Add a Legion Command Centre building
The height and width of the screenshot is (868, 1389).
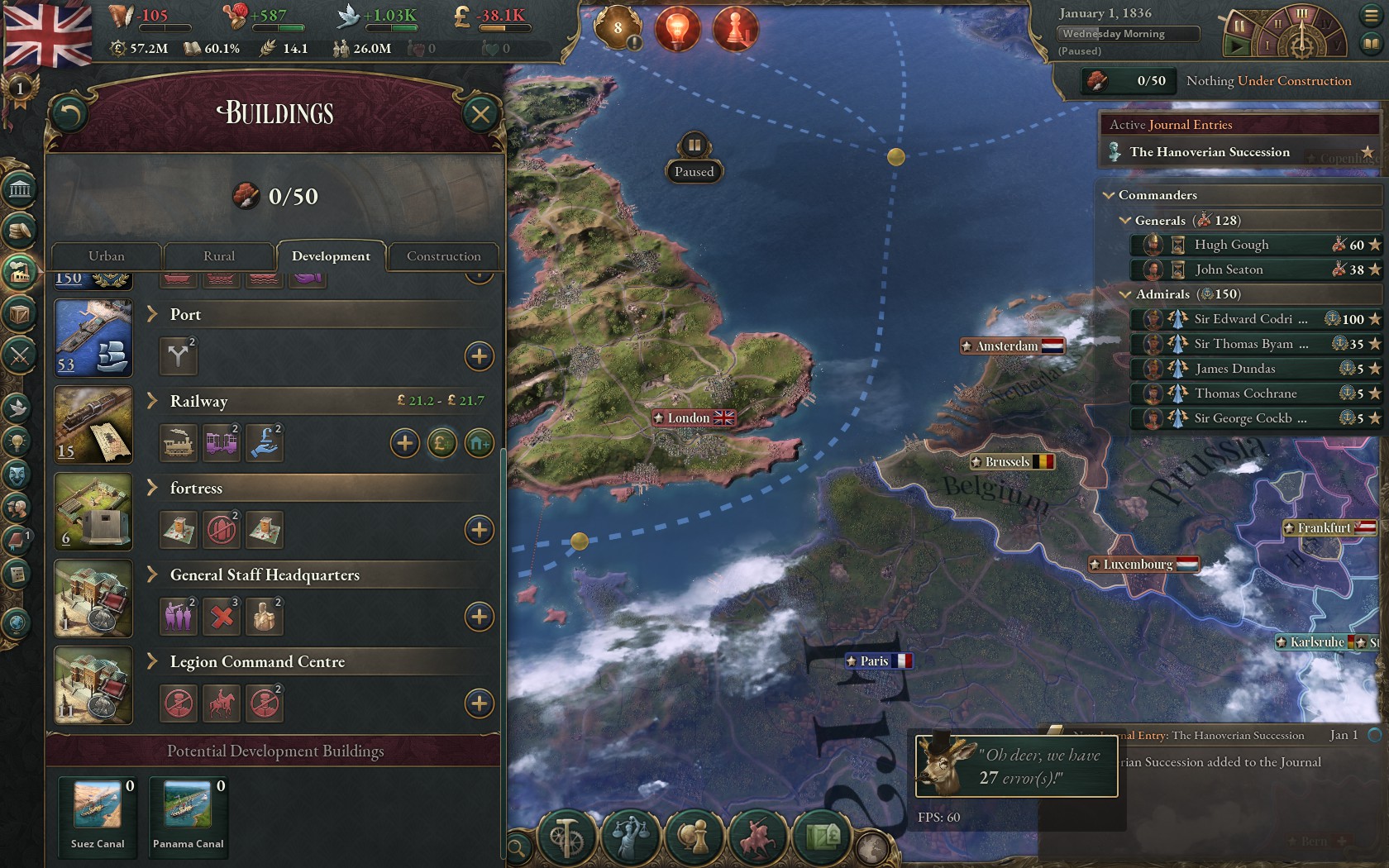click(x=479, y=703)
